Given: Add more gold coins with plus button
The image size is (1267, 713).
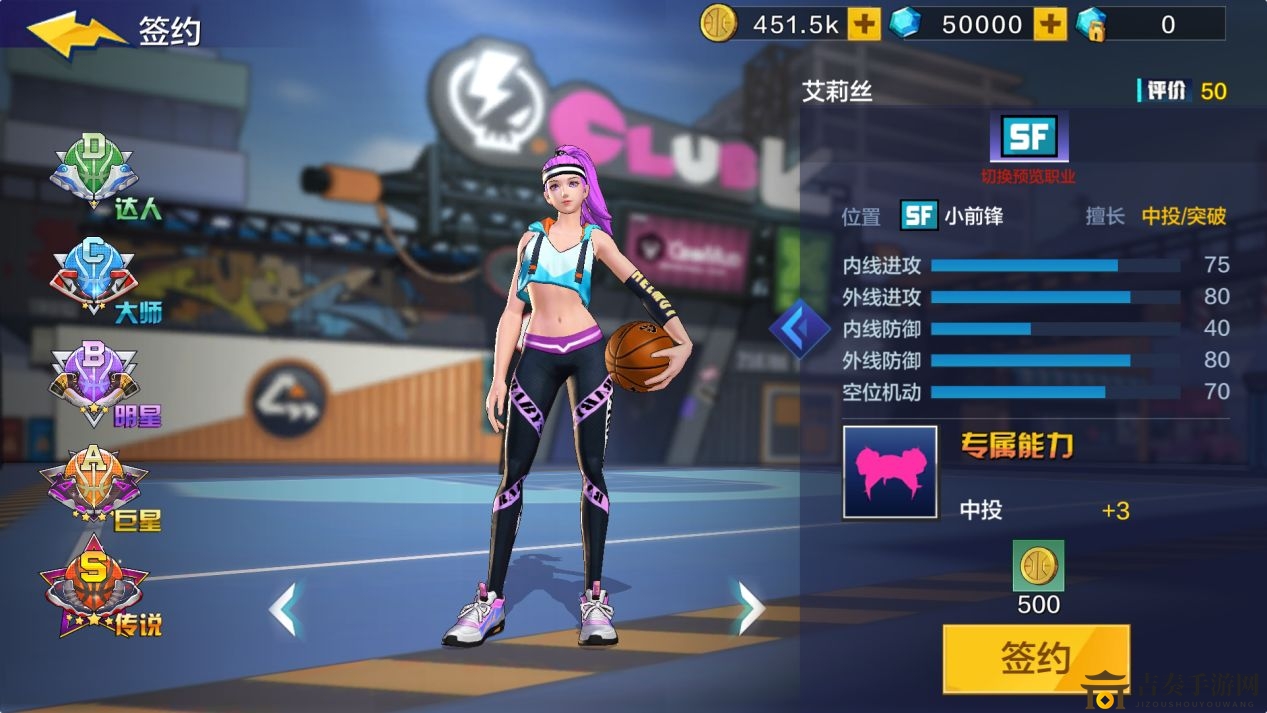Looking at the screenshot, I should point(864,24).
